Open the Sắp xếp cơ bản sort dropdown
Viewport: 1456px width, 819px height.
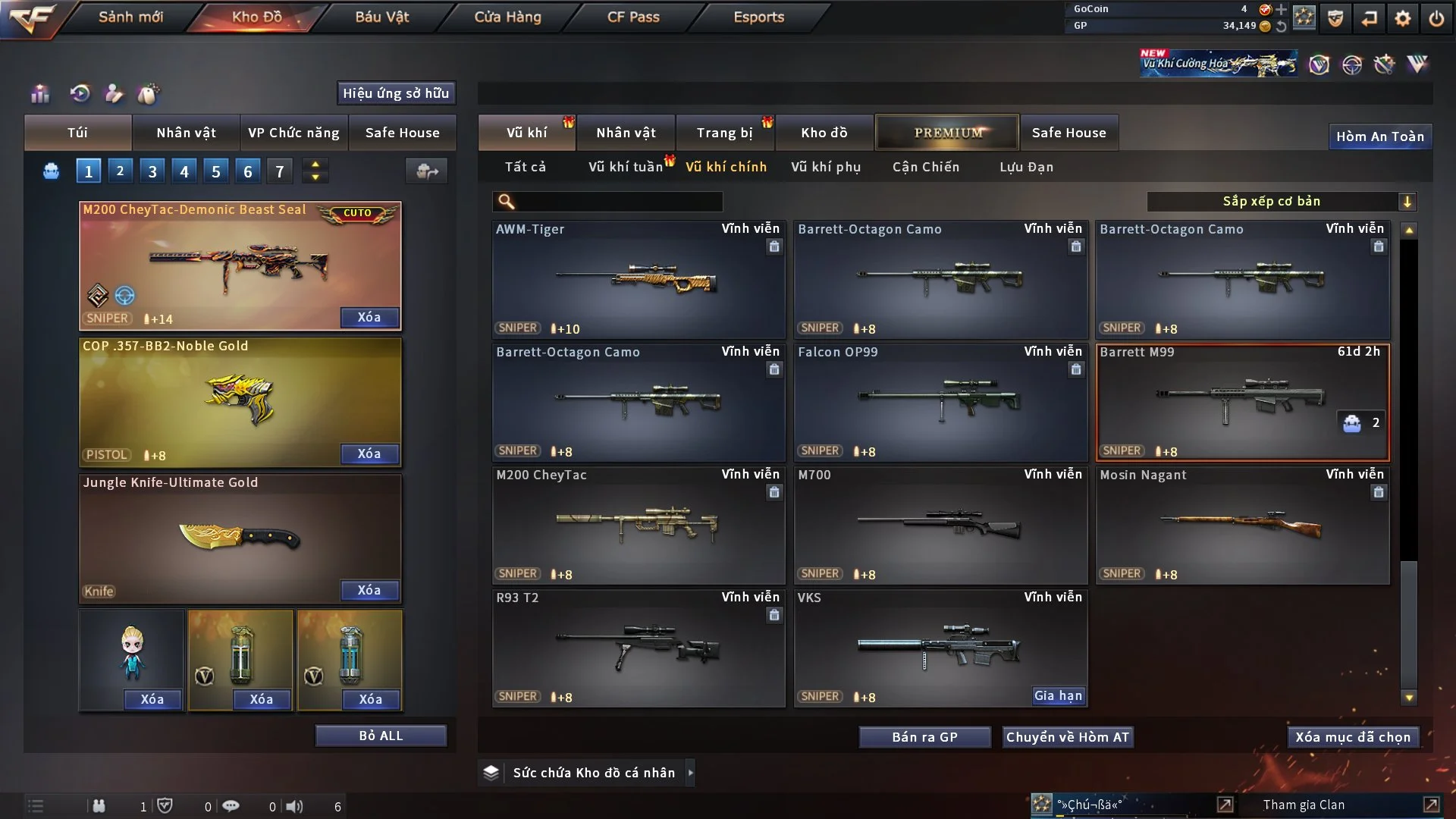(x=1281, y=201)
